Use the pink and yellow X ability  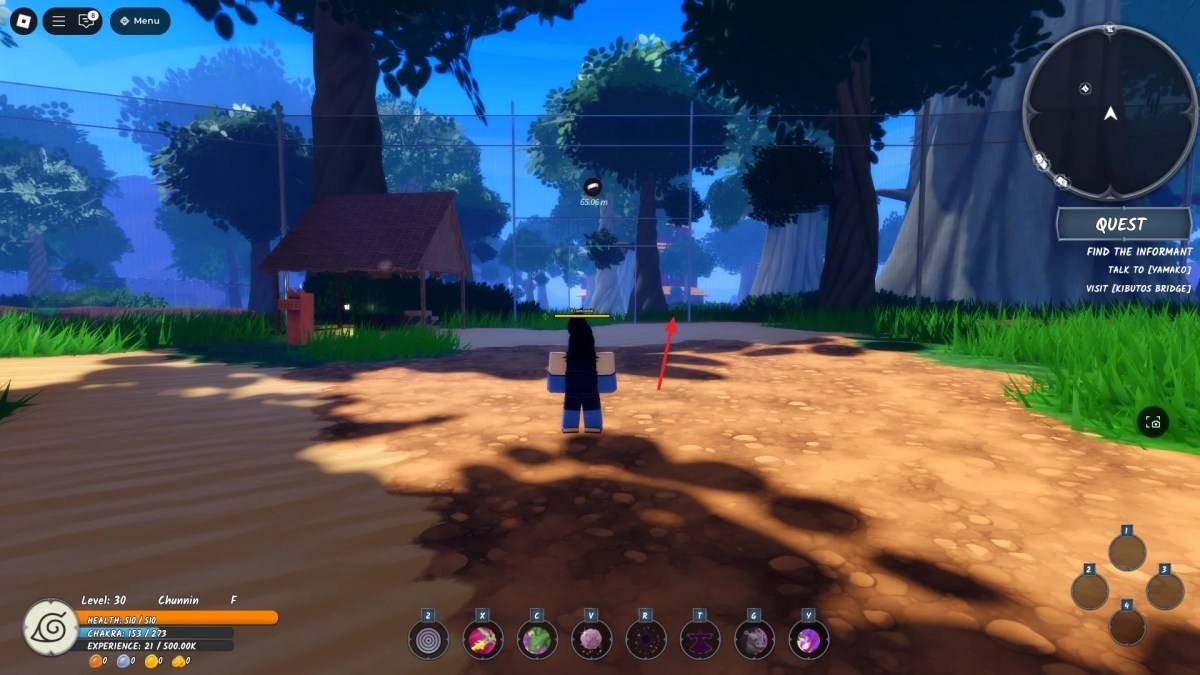tap(483, 639)
